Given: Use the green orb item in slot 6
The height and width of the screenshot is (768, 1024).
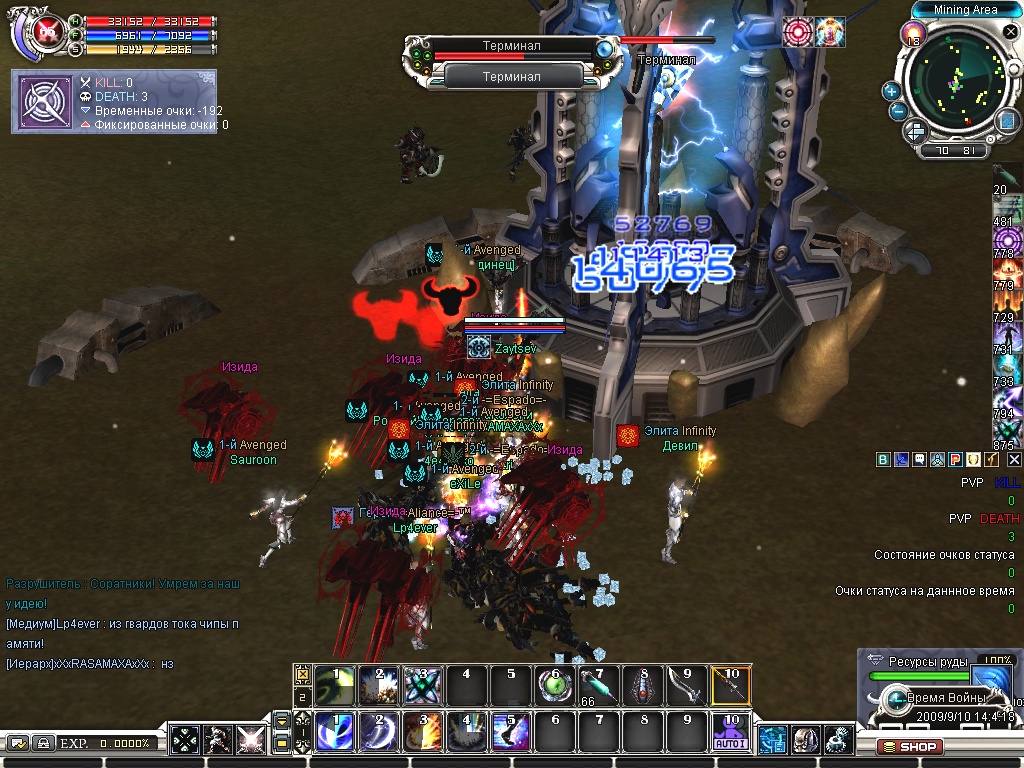Looking at the screenshot, I should [x=555, y=686].
